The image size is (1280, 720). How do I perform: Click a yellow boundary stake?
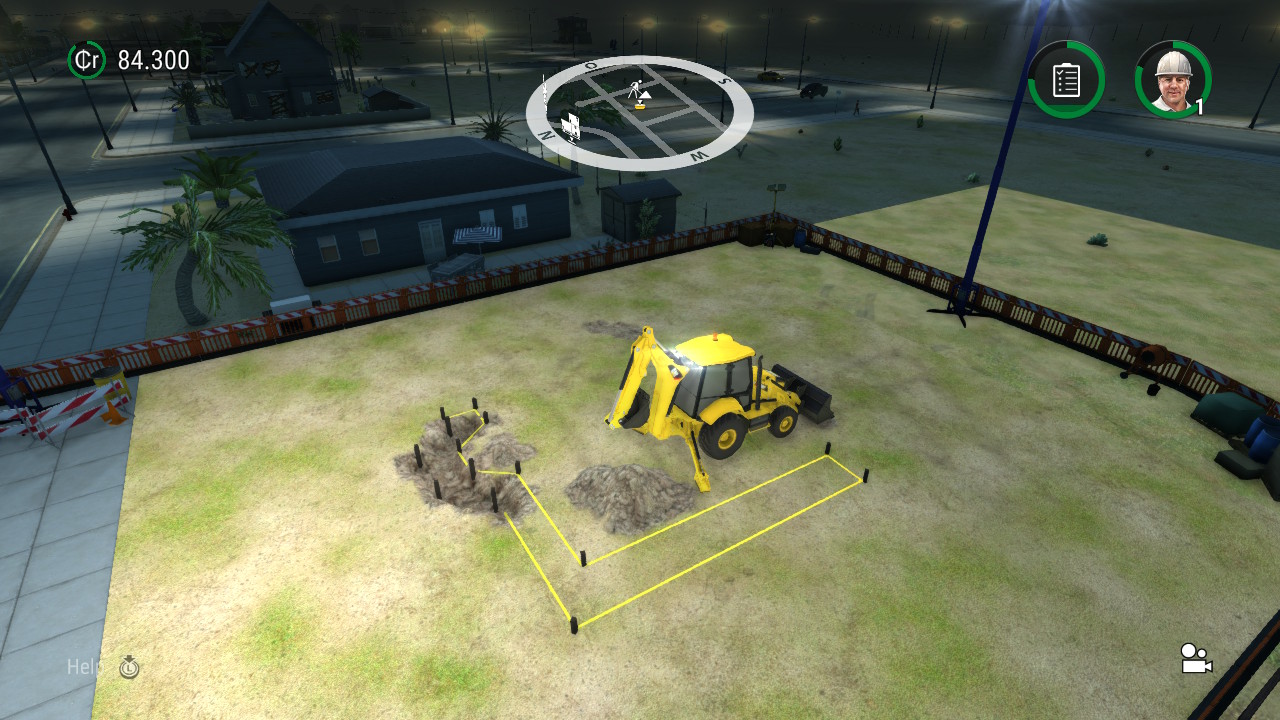click(573, 625)
